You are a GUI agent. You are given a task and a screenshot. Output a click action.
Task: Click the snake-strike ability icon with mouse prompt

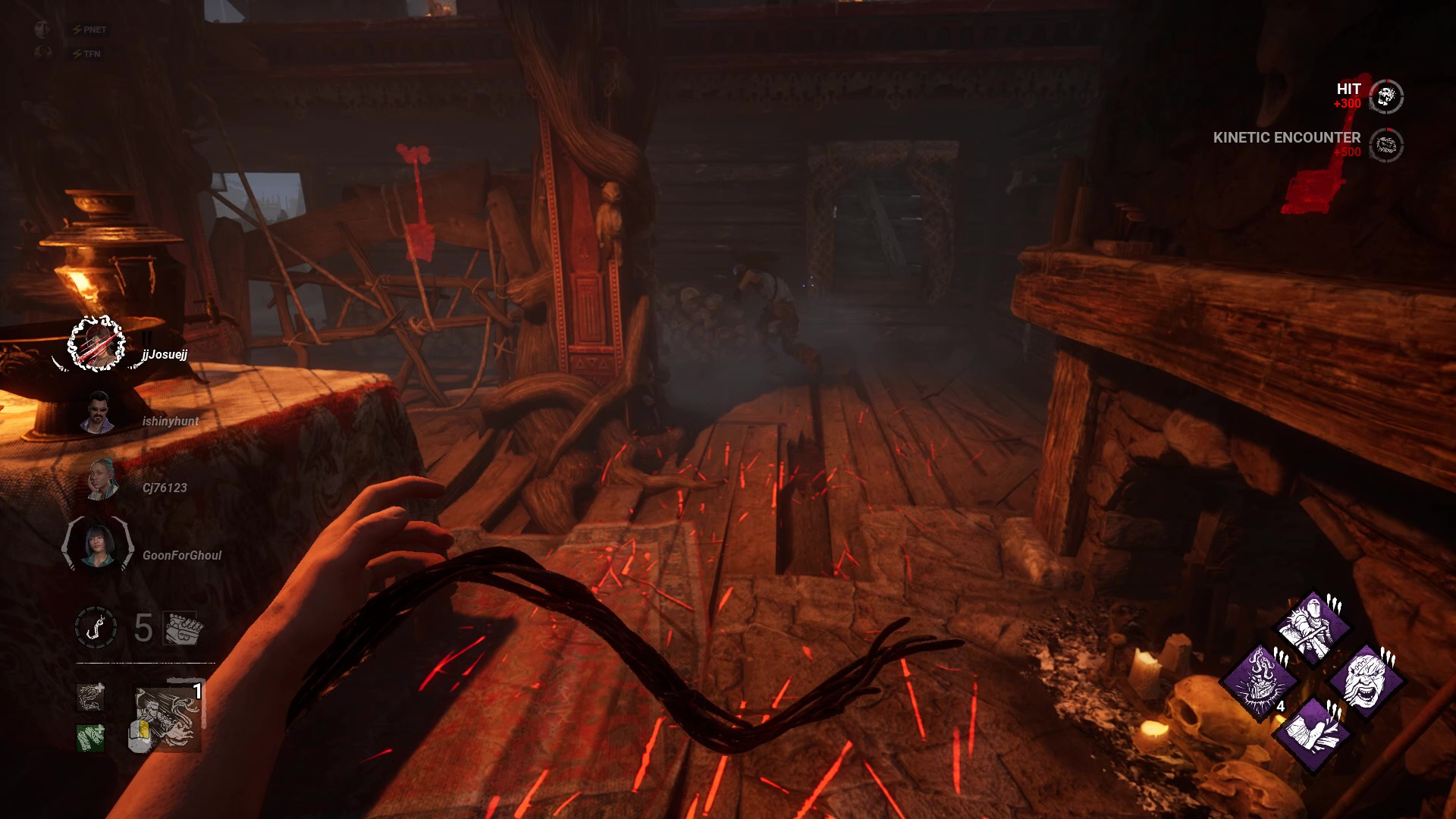167,718
